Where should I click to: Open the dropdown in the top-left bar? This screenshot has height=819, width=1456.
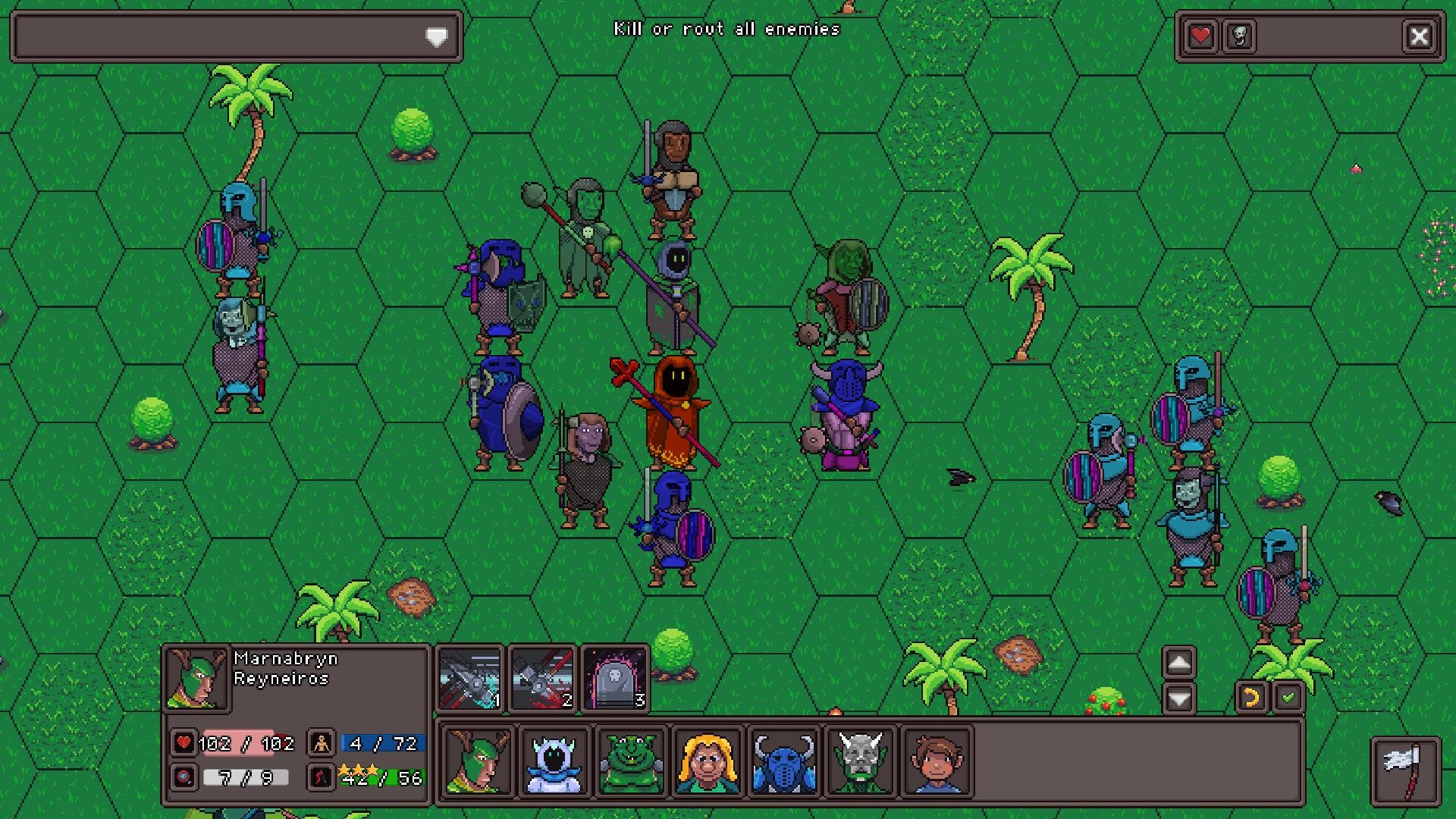(x=435, y=35)
